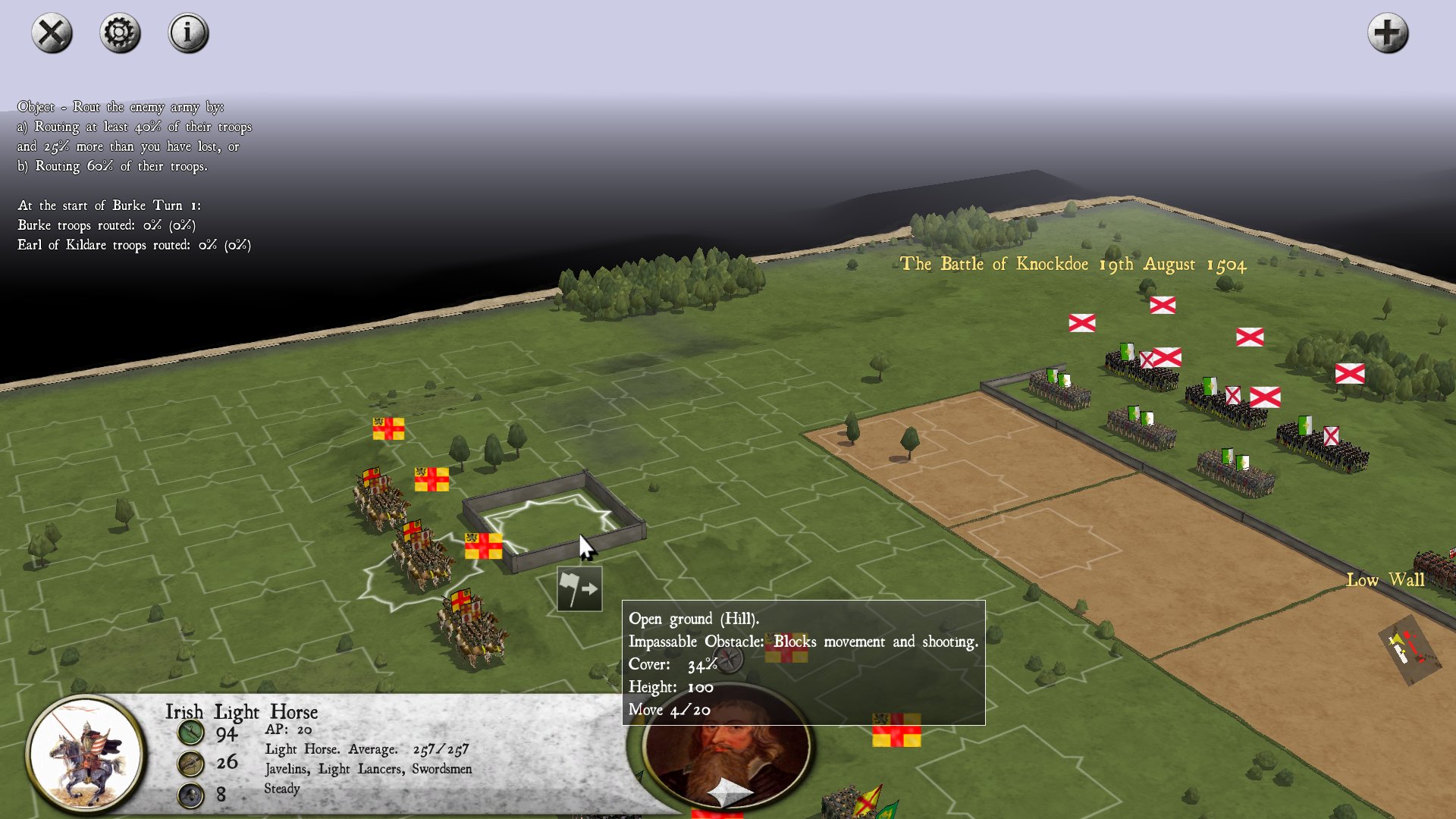This screenshot has height=819, width=1456.
Task: Open the gear settings menu
Action: pyautogui.click(x=120, y=33)
